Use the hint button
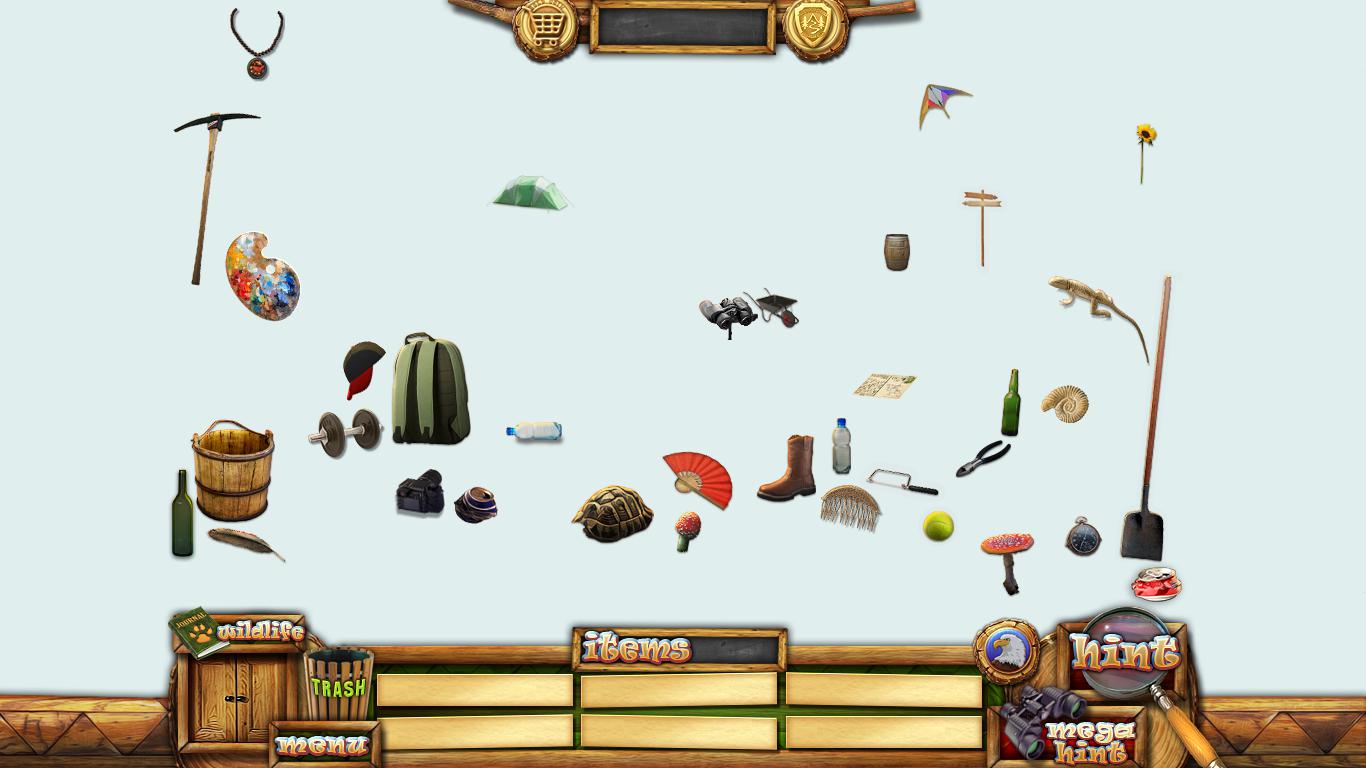Image resolution: width=1366 pixels, height=768 pixels. pyautogui.click(x=1124, y=653)
